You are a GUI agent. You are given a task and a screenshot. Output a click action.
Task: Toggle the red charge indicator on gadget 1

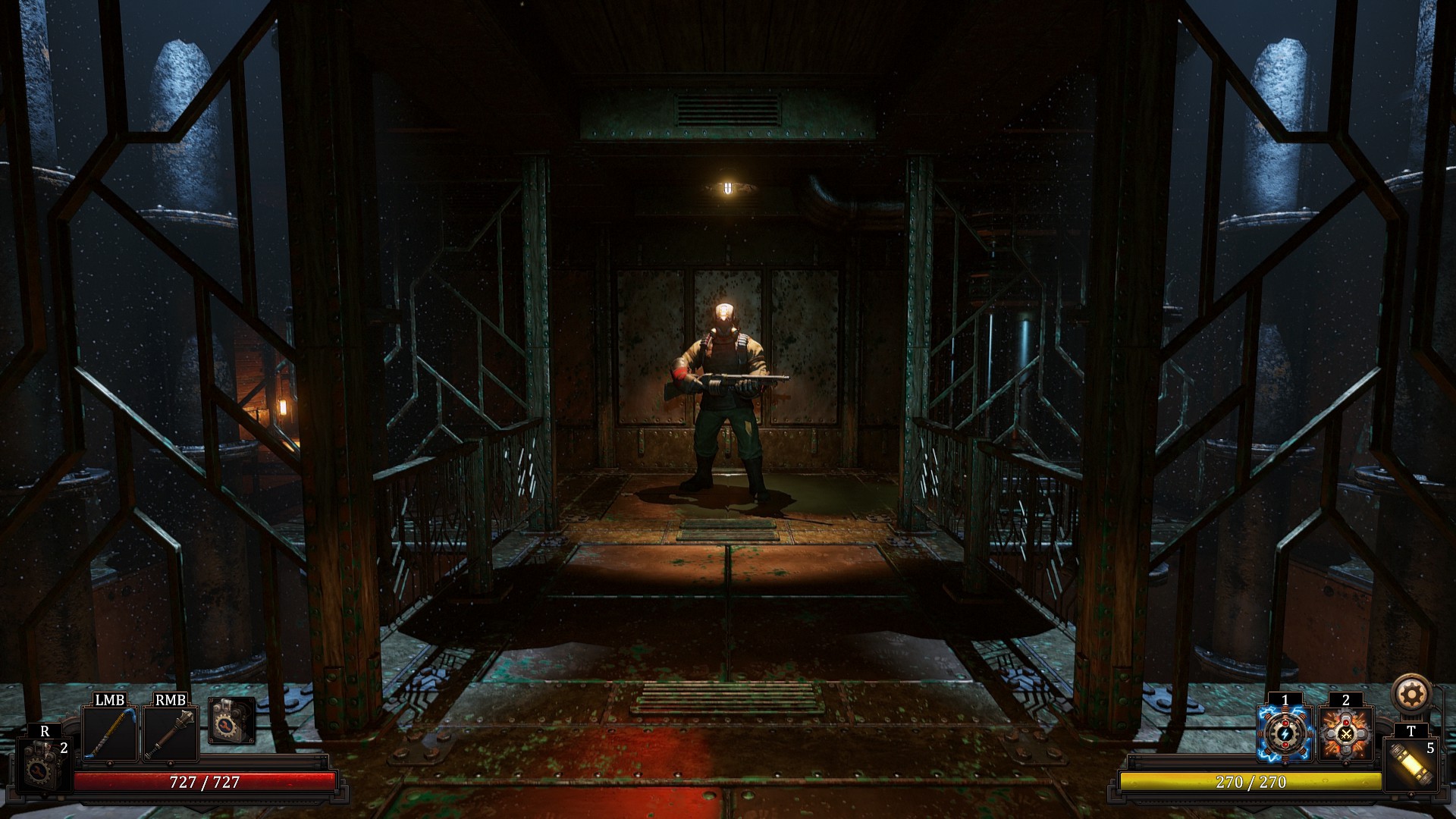[1285, 723]
